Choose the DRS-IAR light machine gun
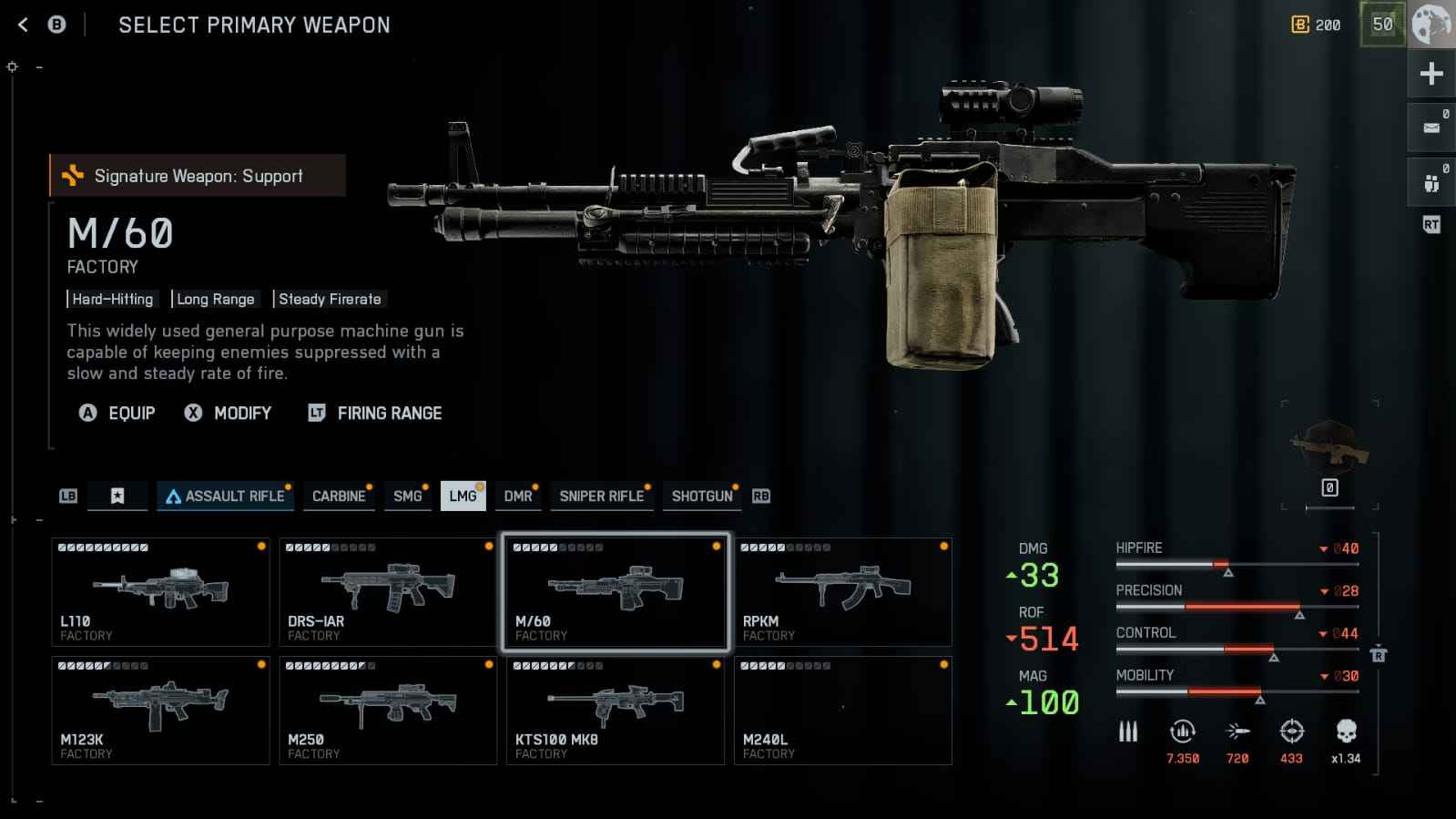This screenshot has height=819, width=1456. click(x=388, y=592)
